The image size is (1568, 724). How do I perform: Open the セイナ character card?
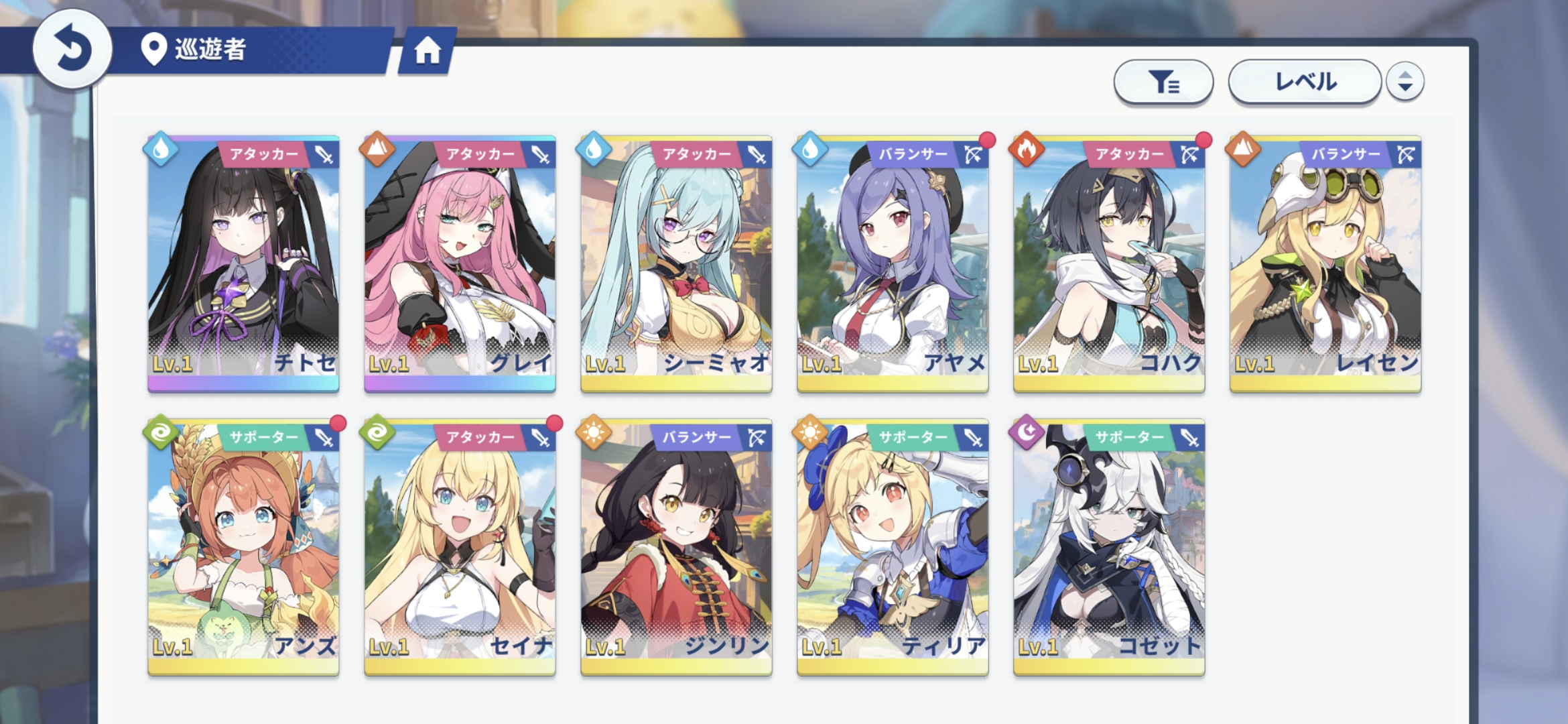click(x=460, y=547)
